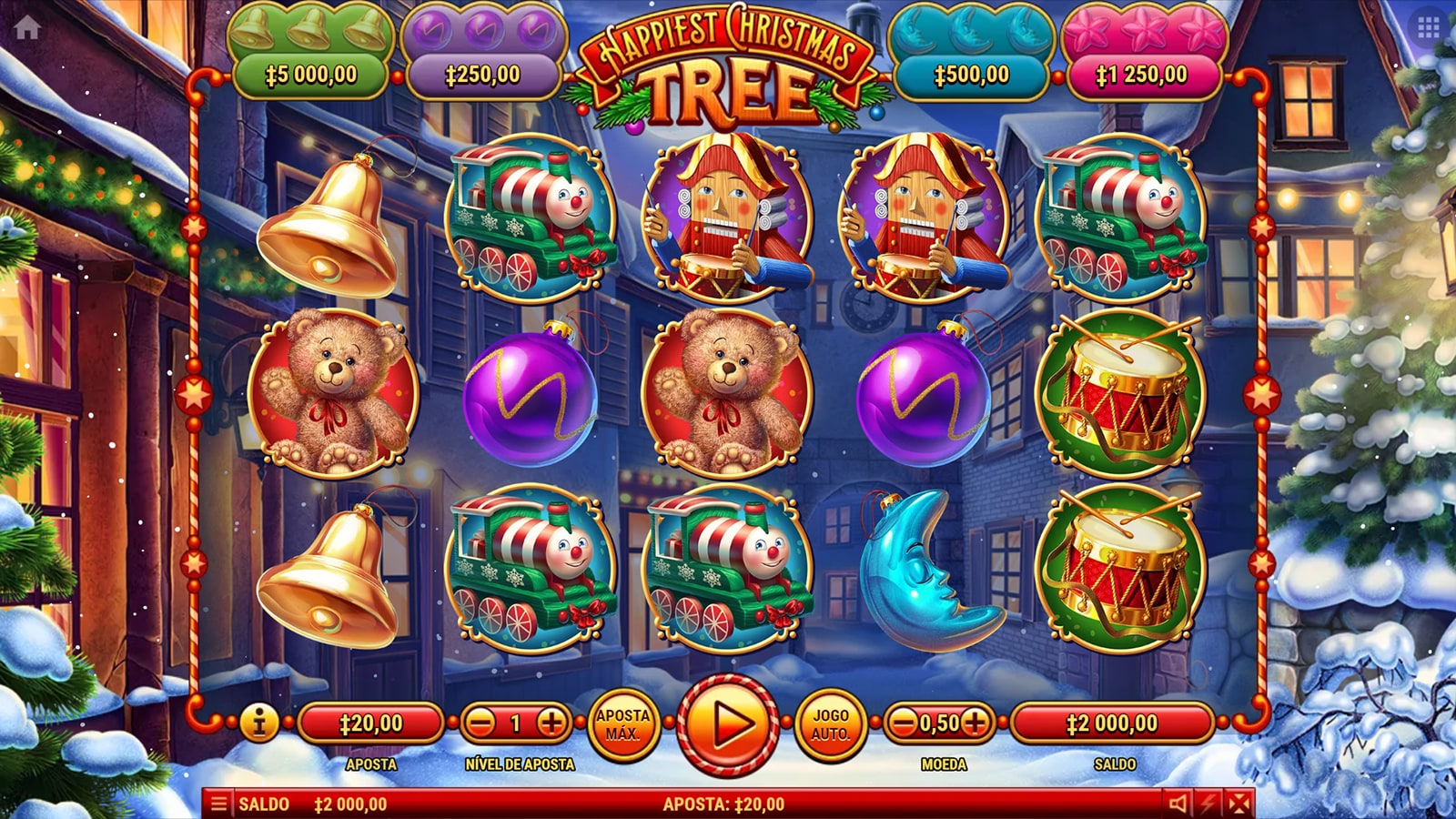
Task: Open the hamburger menu in bottom bar
Action: (x=218, y=804)
